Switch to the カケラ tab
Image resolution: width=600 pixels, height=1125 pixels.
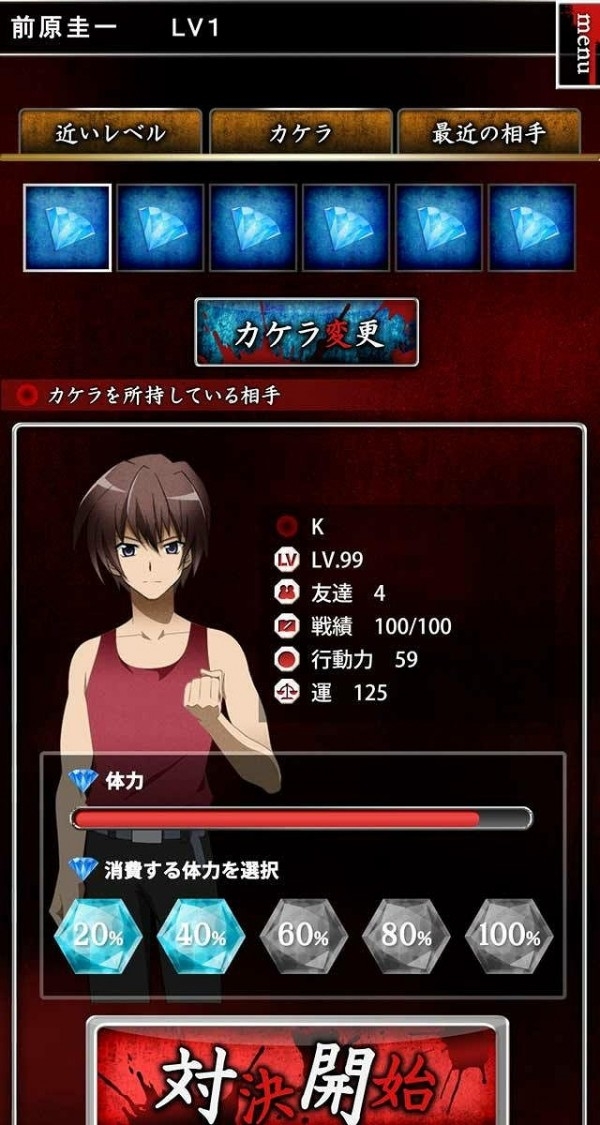300,133
